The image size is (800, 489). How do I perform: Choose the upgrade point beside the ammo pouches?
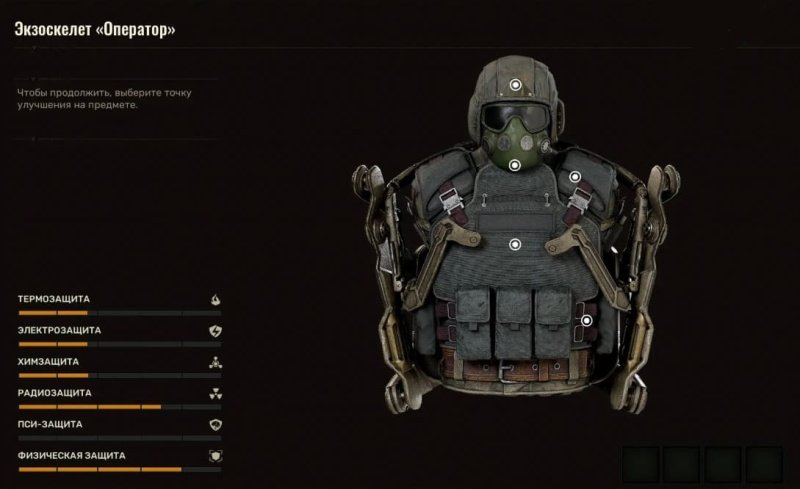tap(587, 321)
